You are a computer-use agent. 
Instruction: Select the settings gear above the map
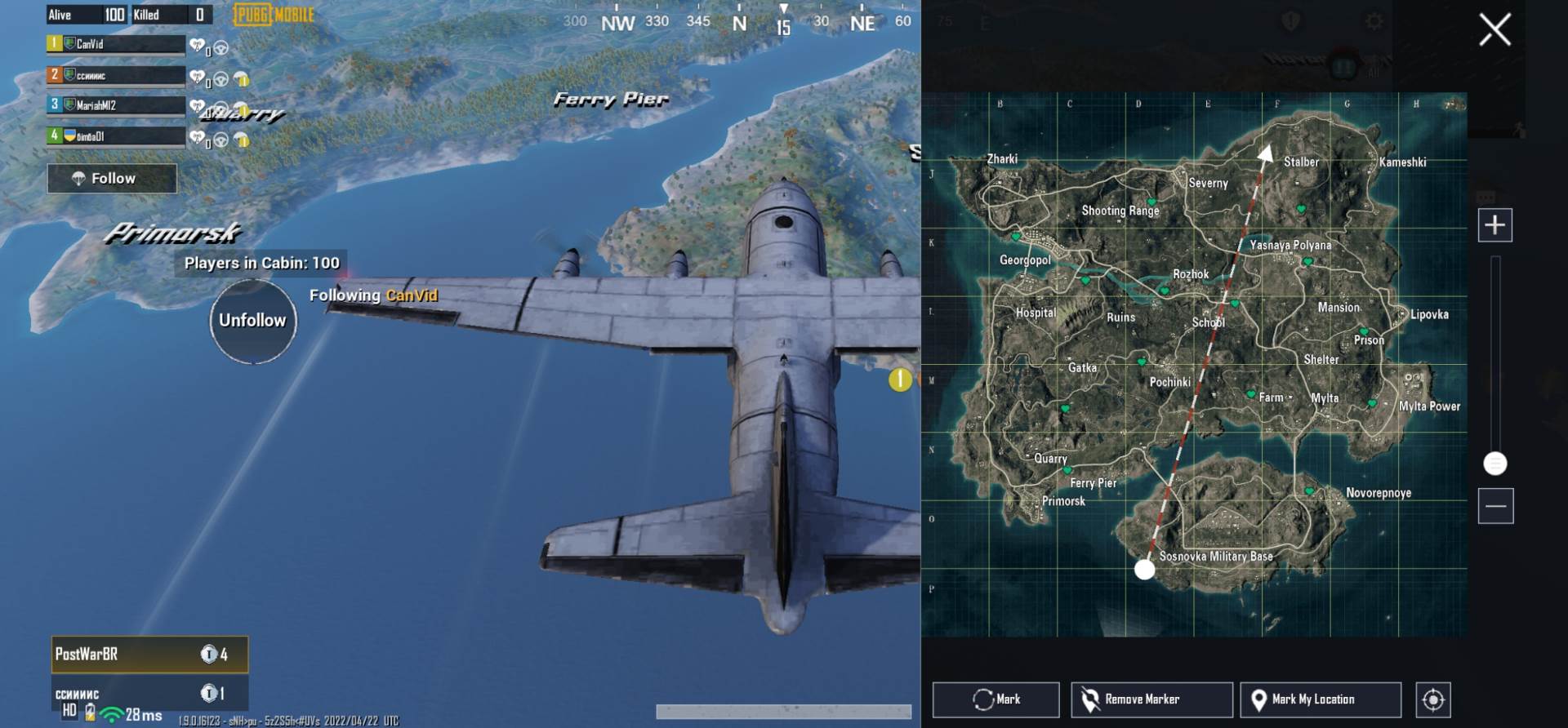coord(1374,21)
